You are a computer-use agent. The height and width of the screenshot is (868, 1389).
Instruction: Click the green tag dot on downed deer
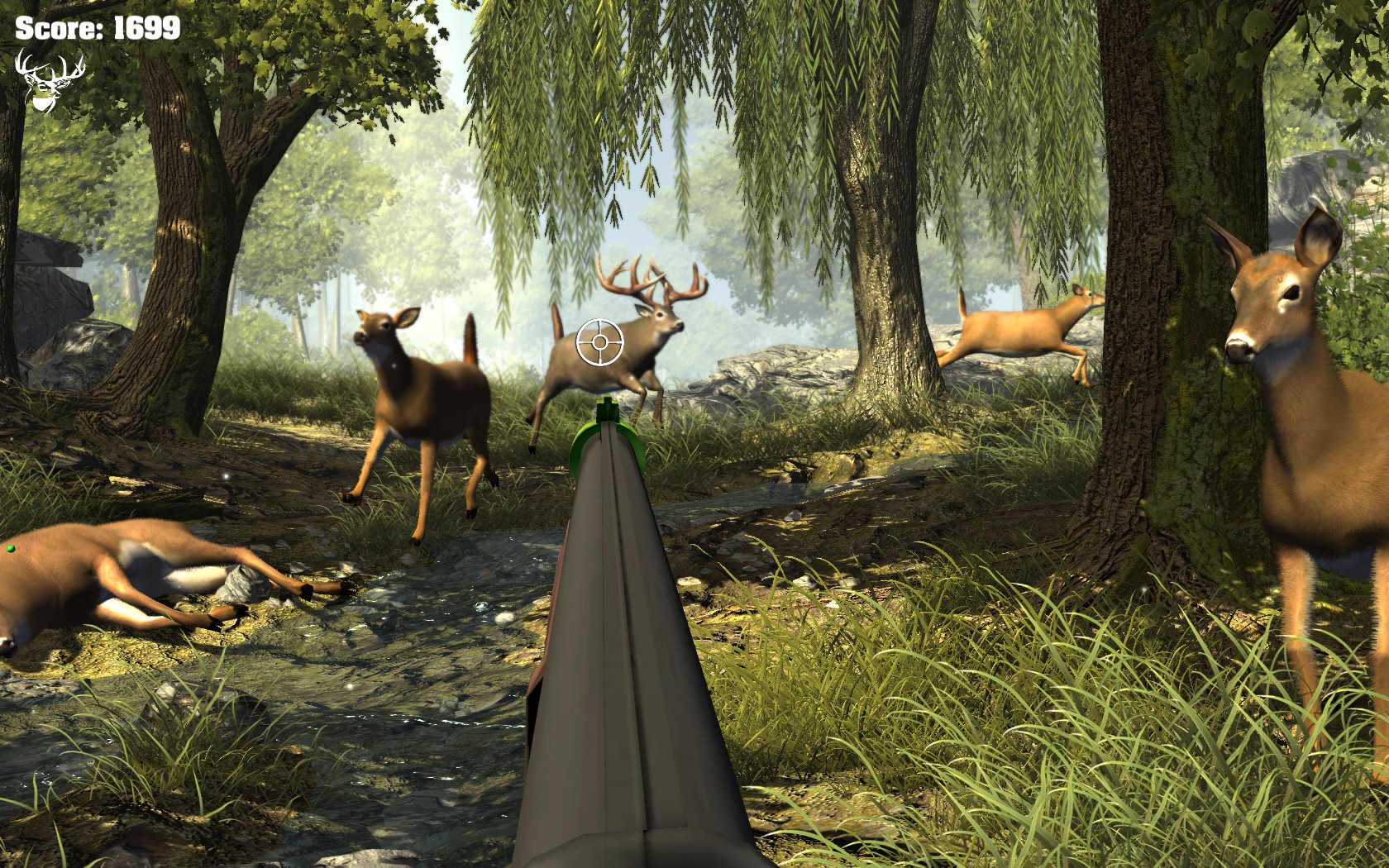(x=10, y=547)
